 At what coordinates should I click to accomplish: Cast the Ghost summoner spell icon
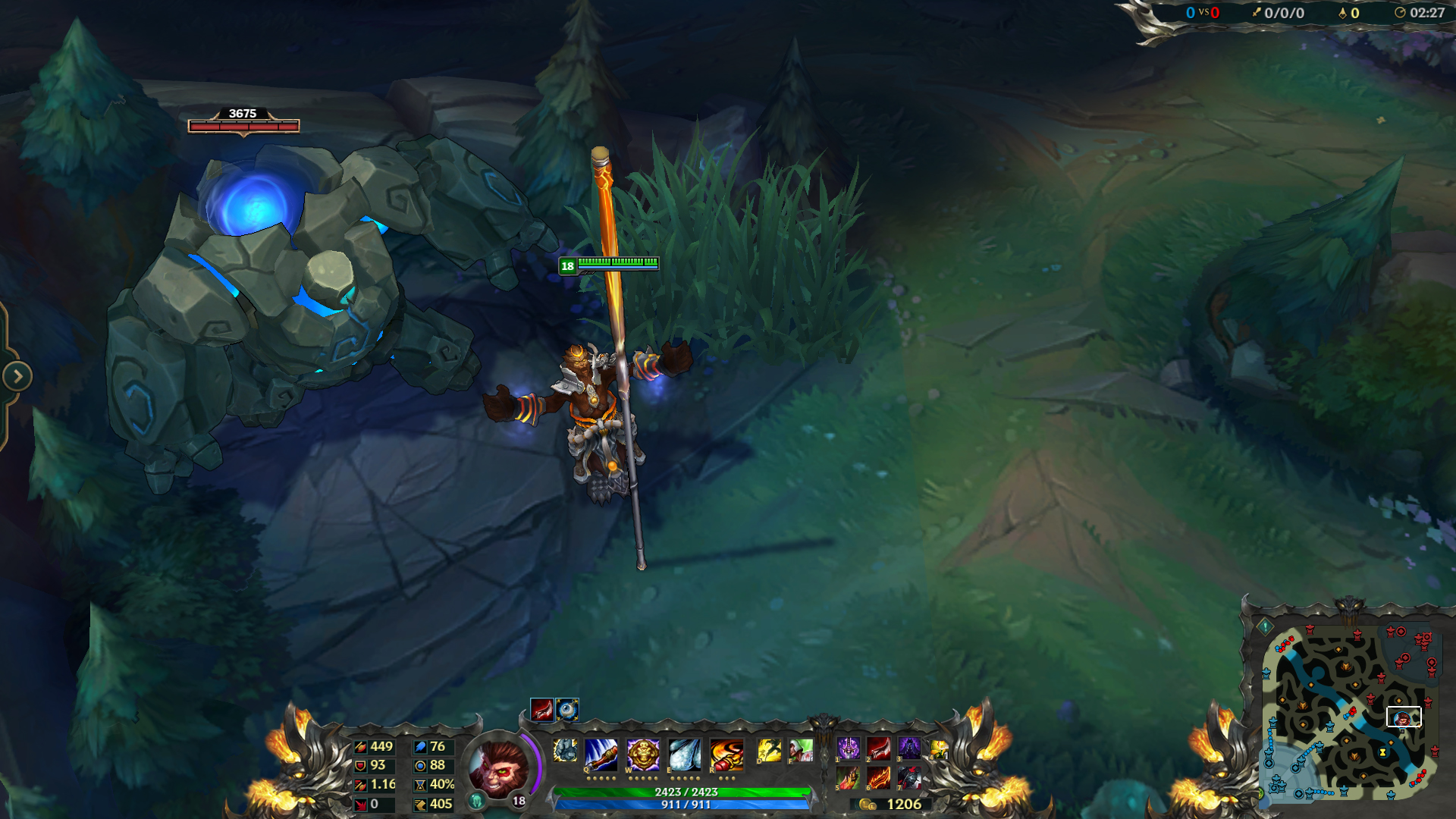[770, 749]
